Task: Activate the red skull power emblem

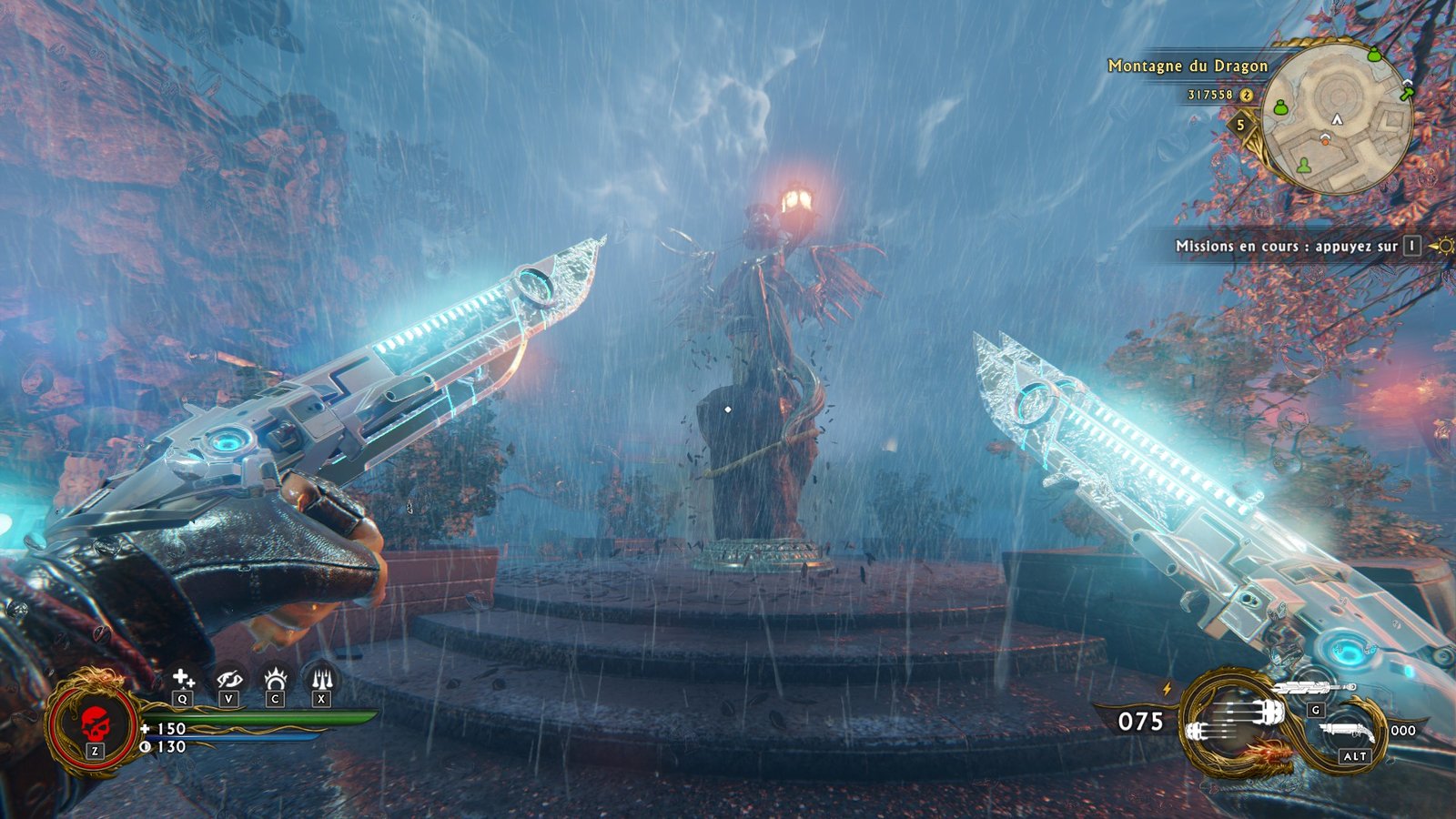Action: pos(94,724)
